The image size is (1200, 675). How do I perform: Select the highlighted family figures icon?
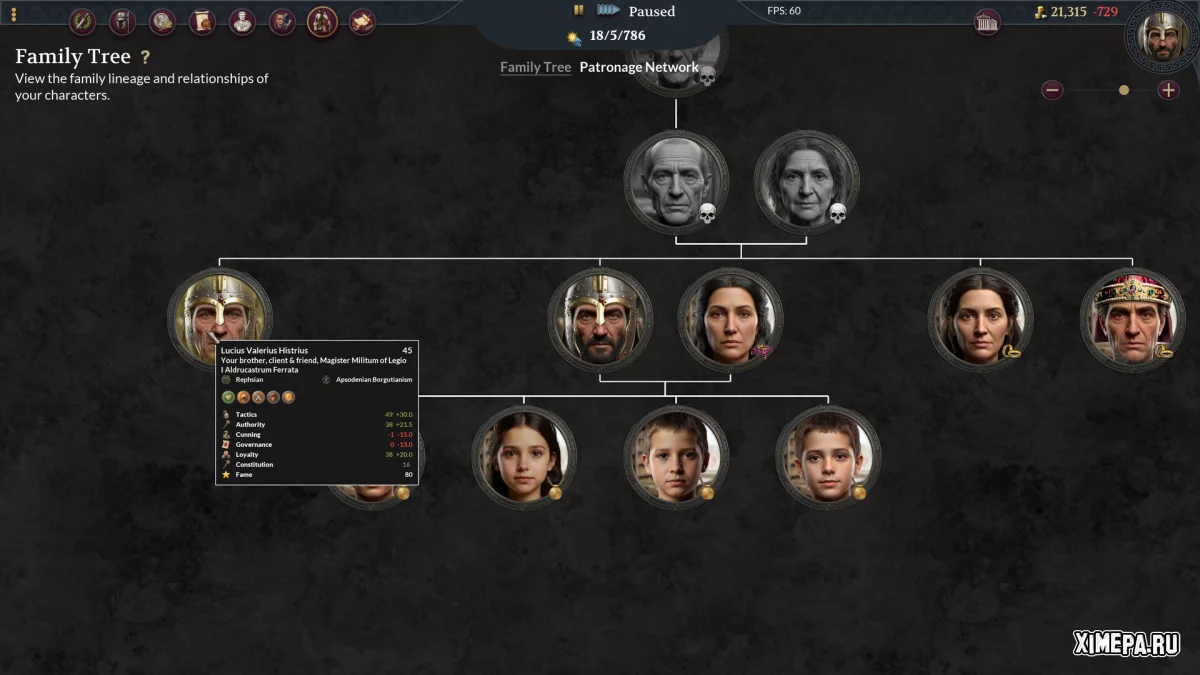322,21
